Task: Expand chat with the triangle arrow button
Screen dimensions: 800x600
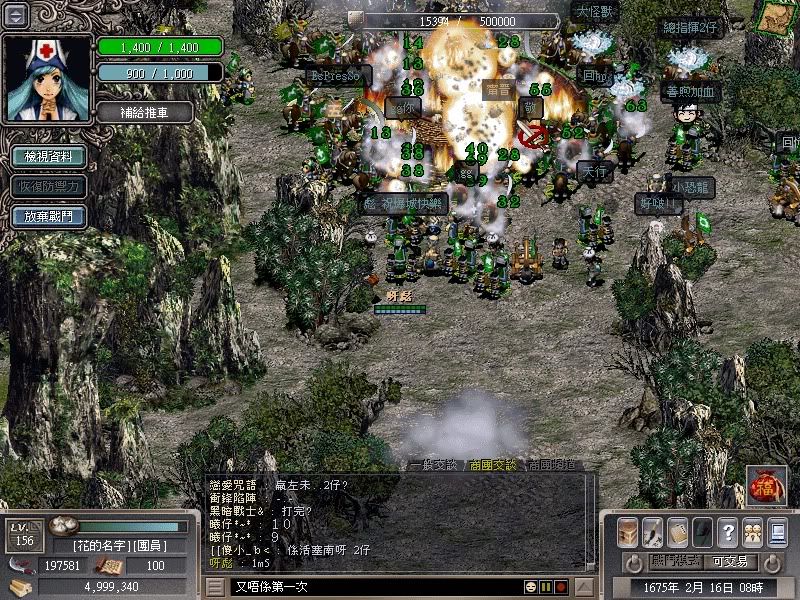Action: click(582, 586)
